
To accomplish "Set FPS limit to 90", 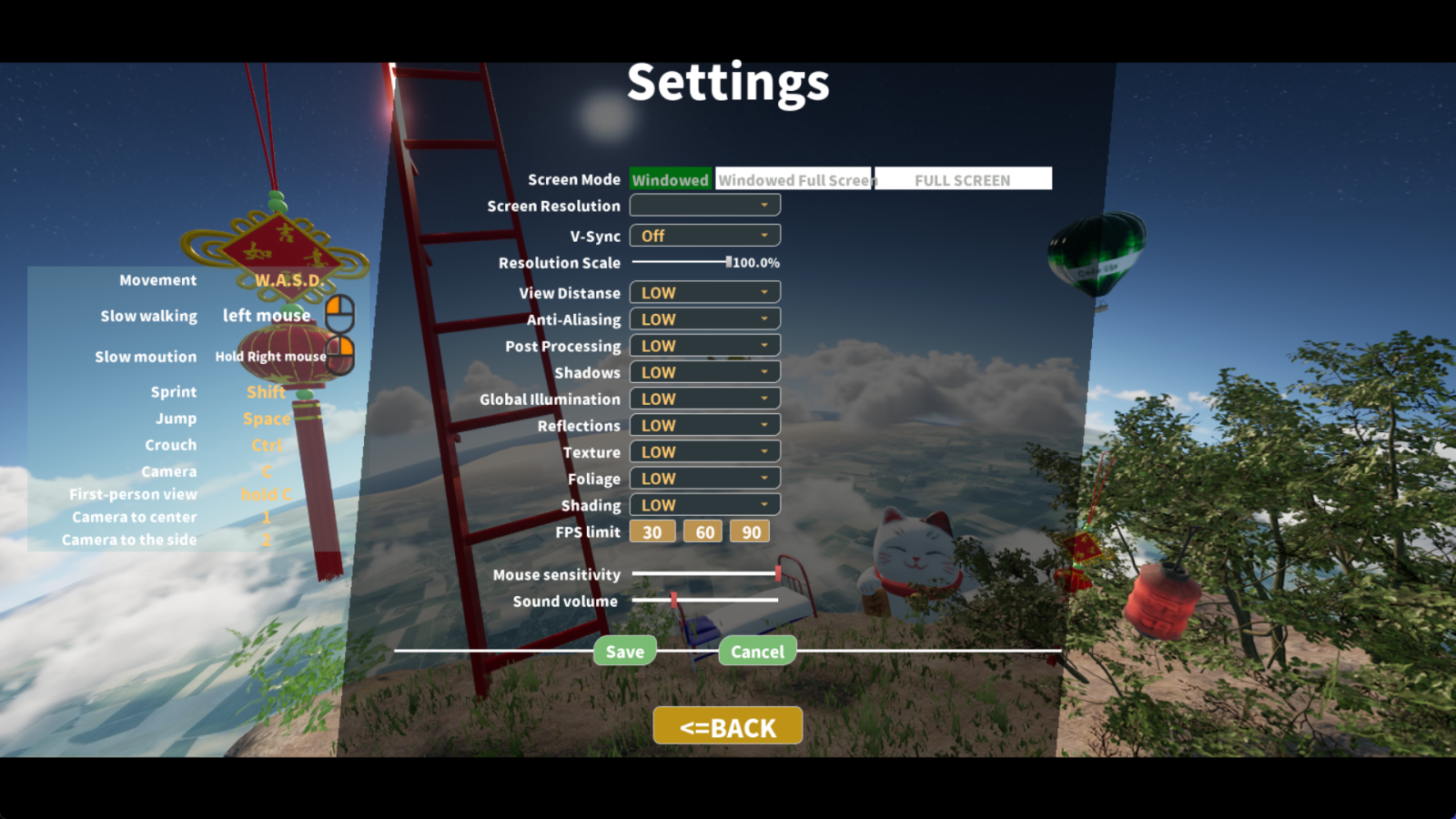I will [x=749, y=531].
